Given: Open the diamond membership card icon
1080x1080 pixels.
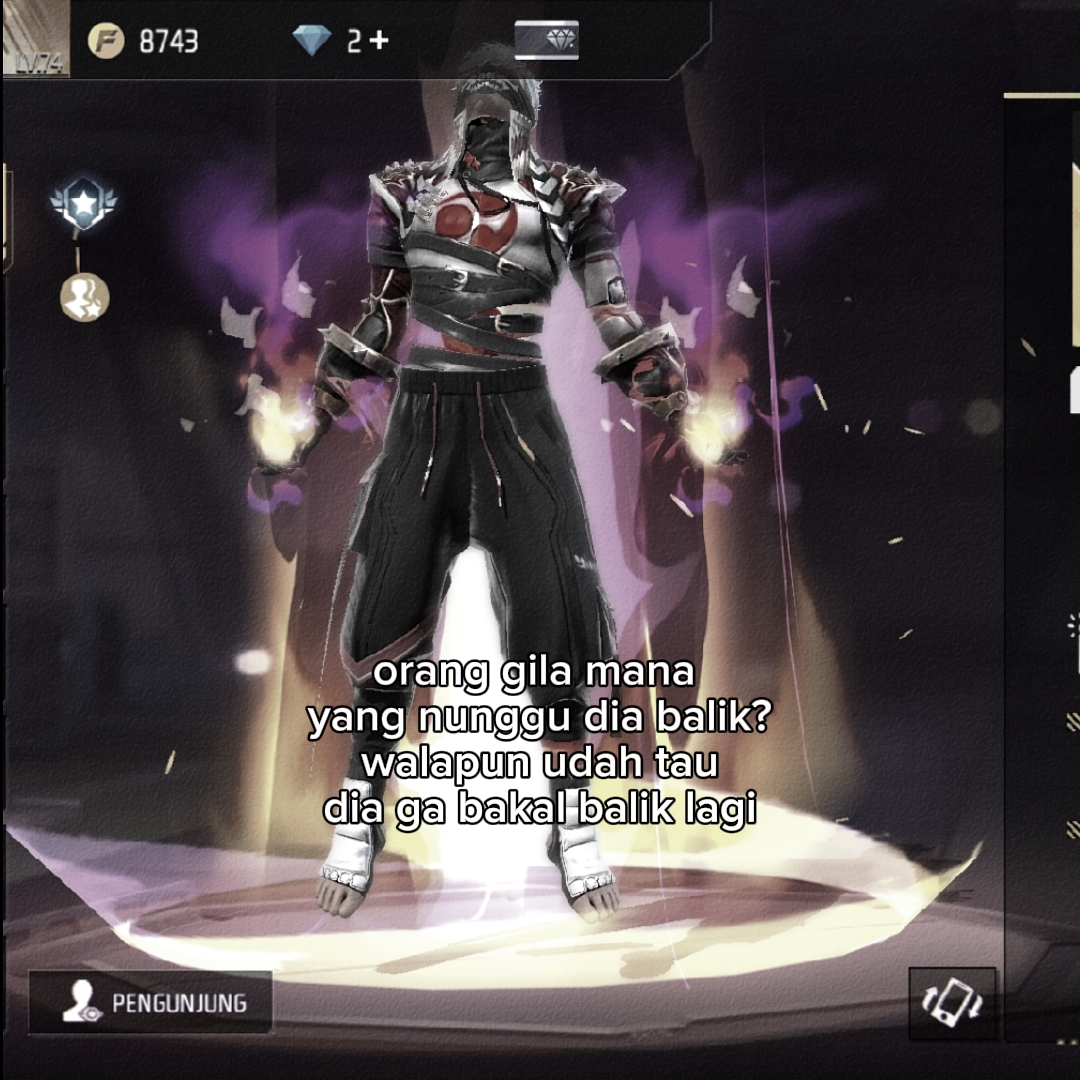Looking at the screenshot, I should [x=546, y=40].
